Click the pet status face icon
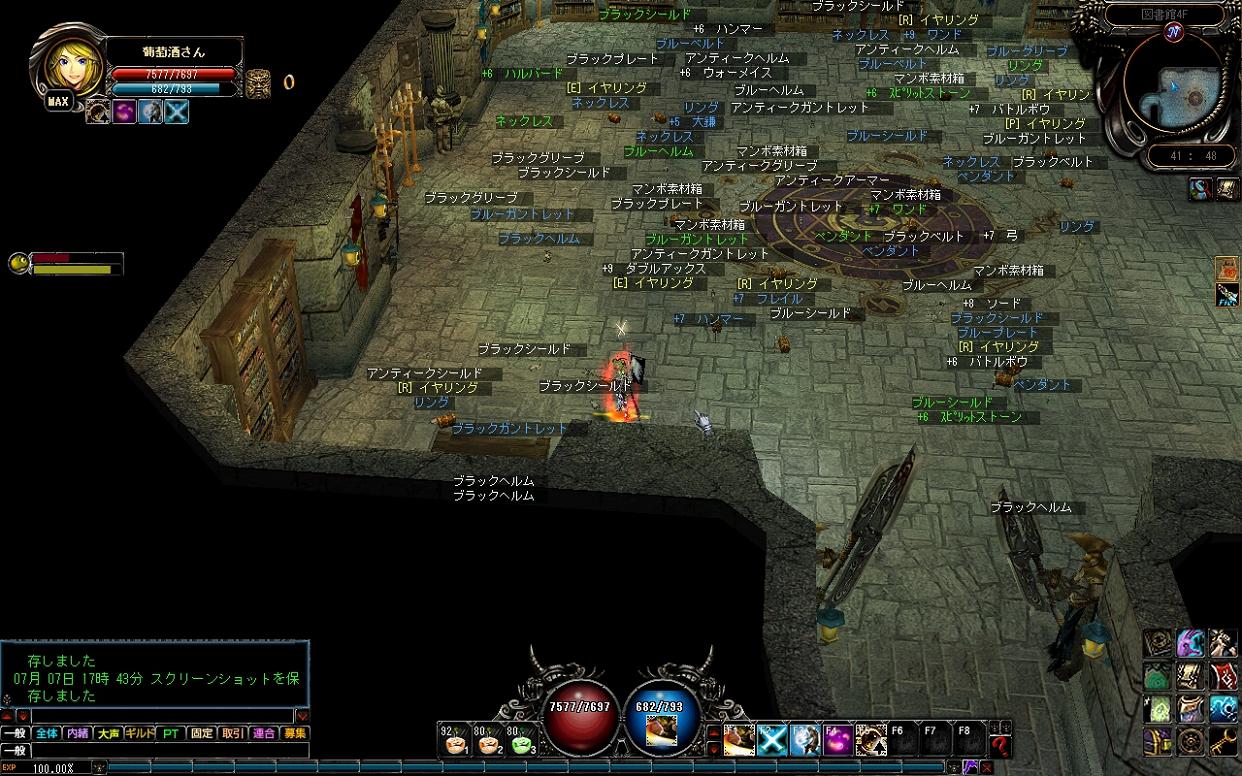 pyautogui.click(x=18, y=263)
